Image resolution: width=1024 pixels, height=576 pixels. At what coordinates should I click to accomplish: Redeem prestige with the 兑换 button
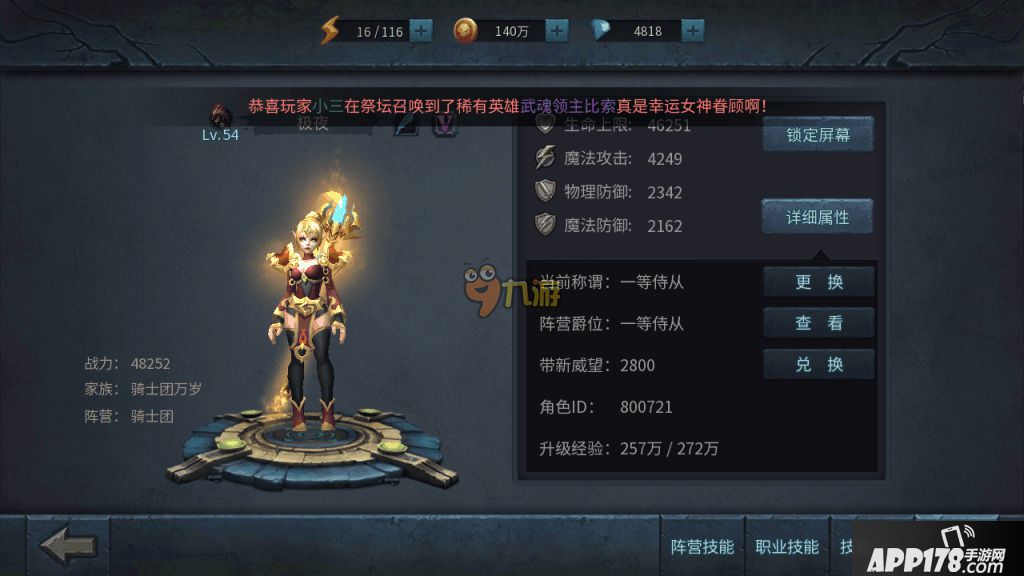coord(819,364)
